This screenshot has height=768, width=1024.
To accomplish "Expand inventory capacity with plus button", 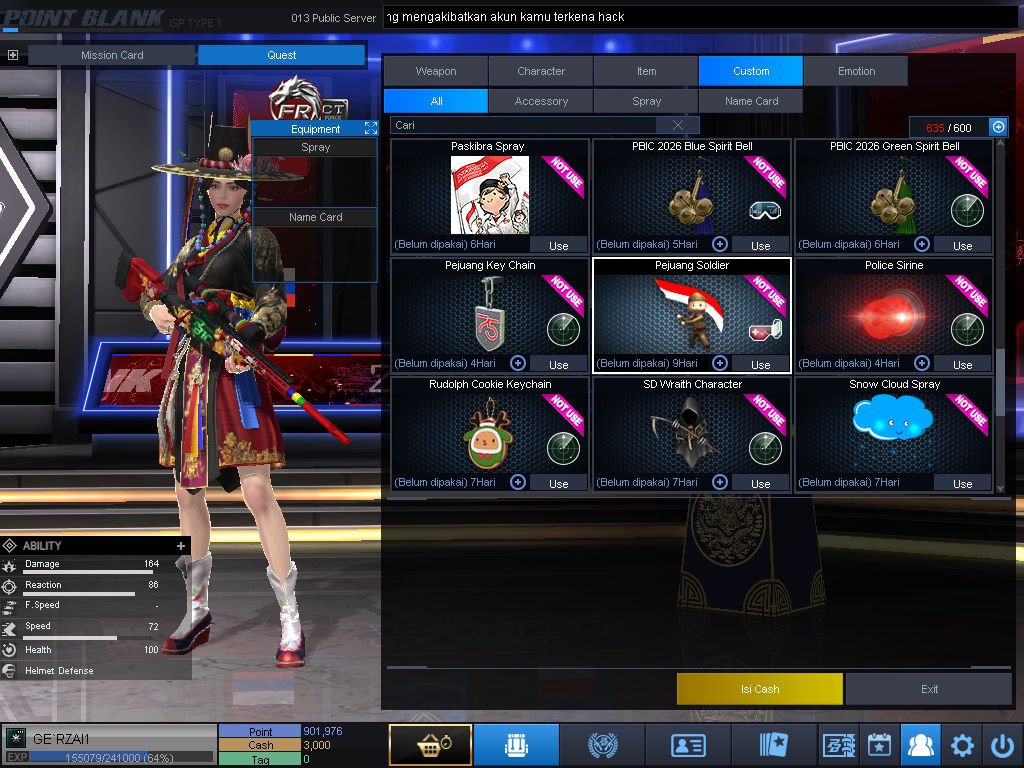I will click(997, 127).
